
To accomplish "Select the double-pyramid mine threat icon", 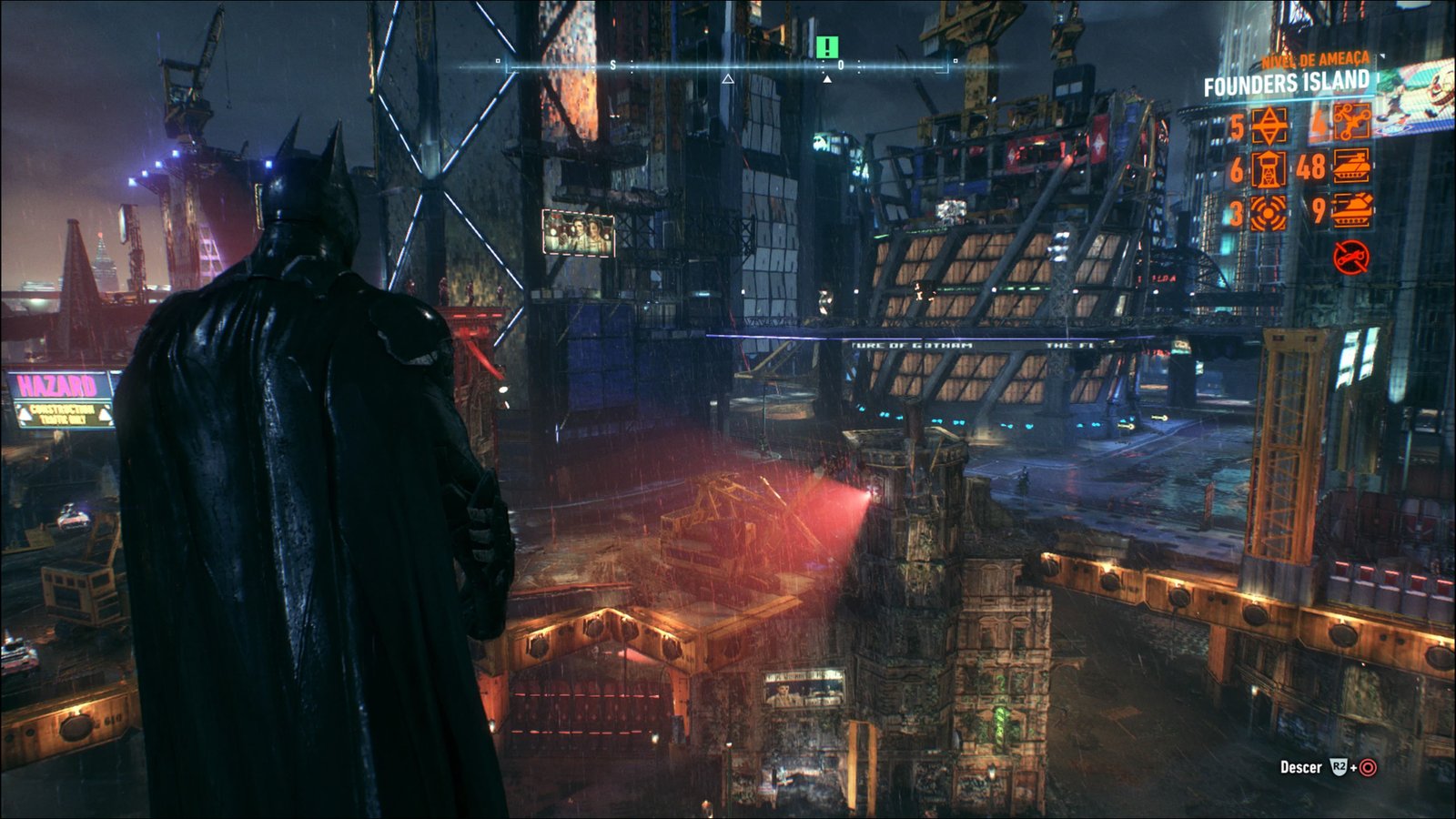I will point(1269,126).
